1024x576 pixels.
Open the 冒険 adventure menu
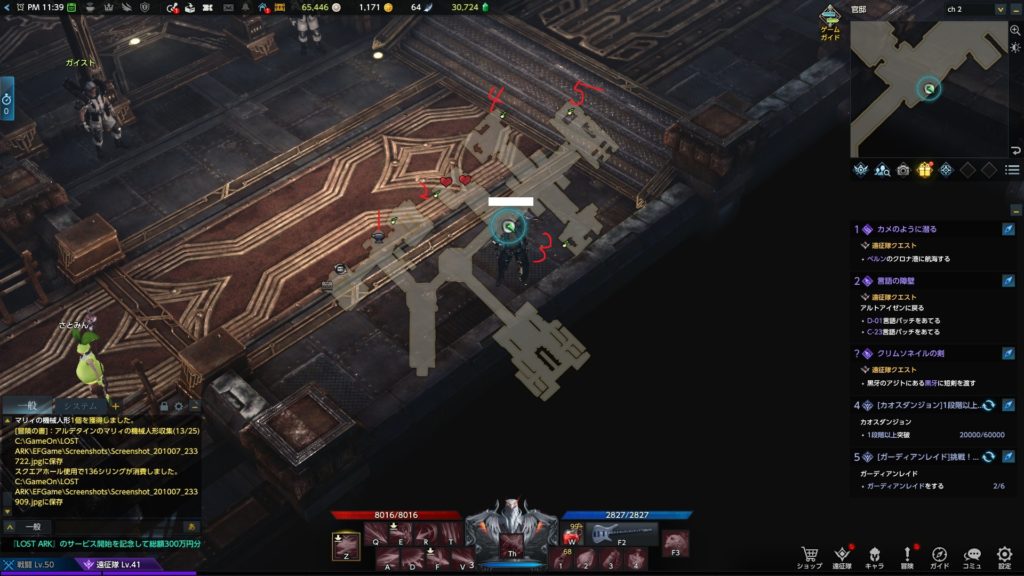[x=907, y=555]
